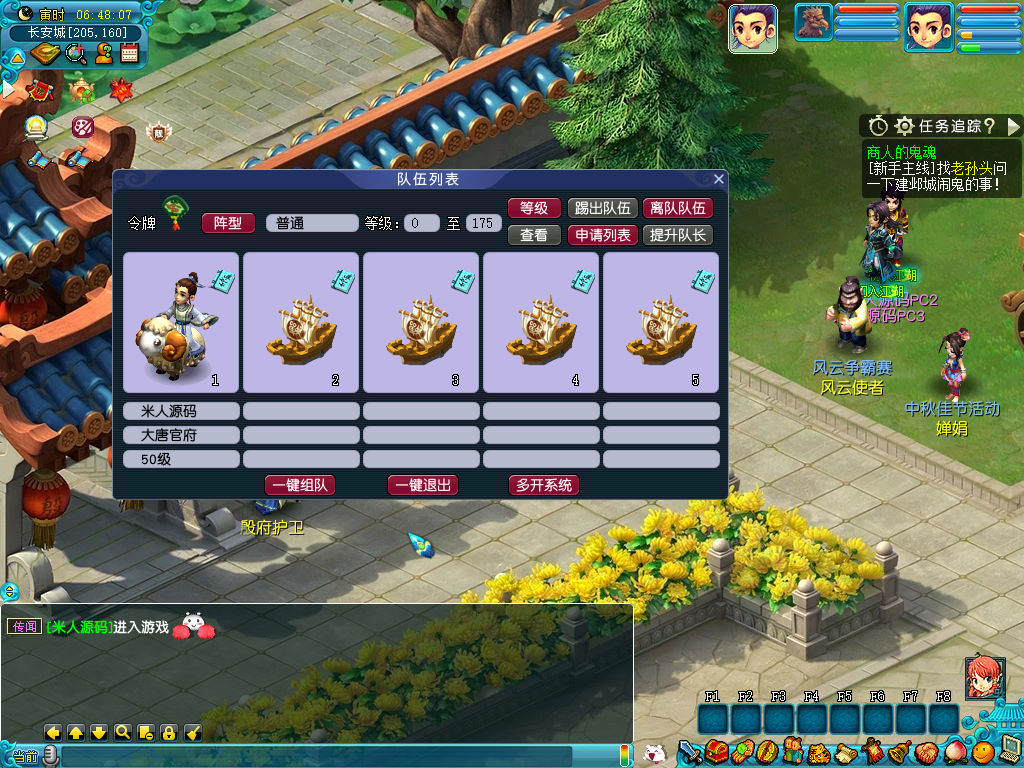This screenshot has width=1024, height=768.
Task: Open the 多开系统 multi-client system
Action: 544,485
